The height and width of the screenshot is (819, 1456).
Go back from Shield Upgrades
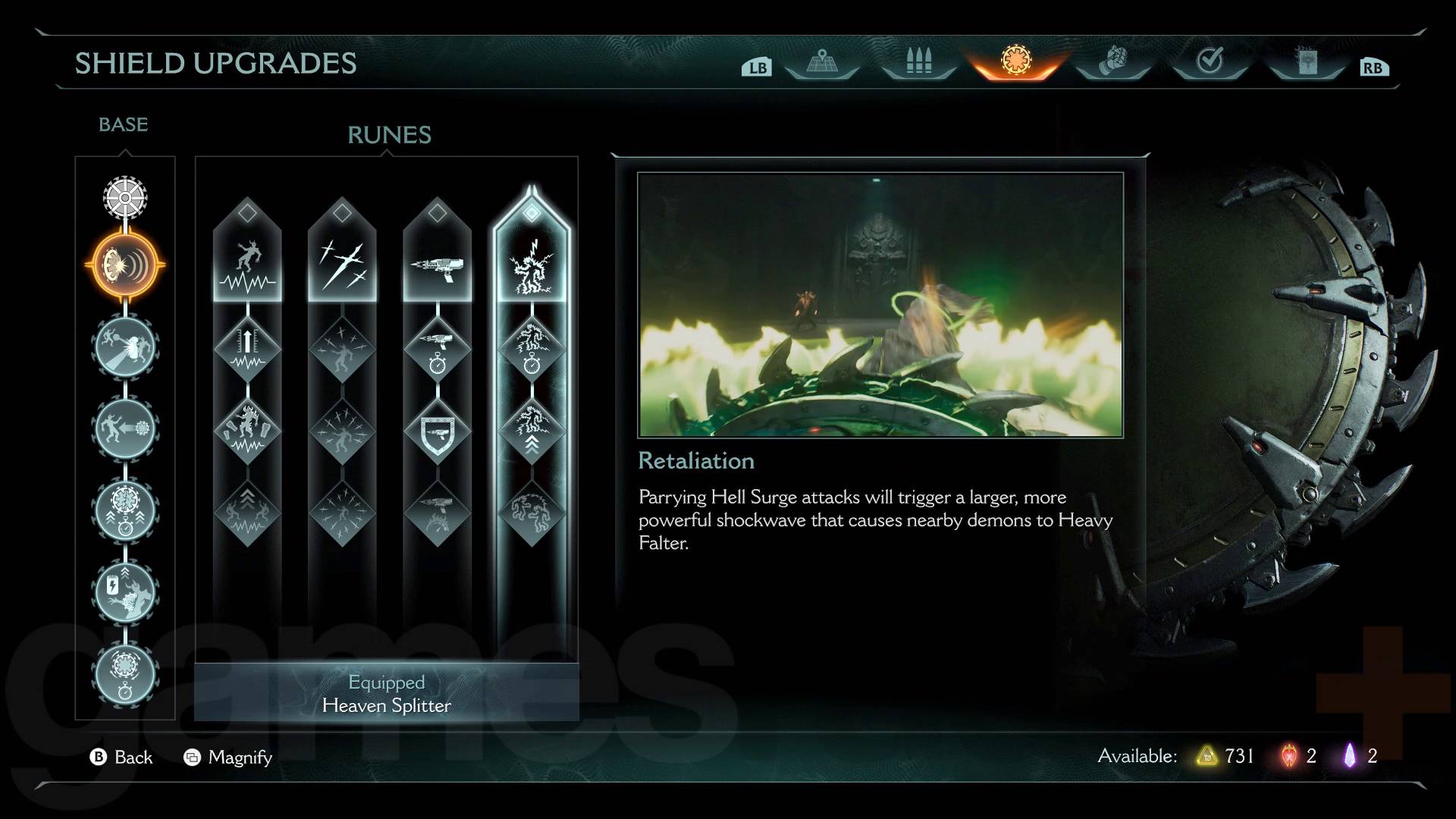(121, 757)
